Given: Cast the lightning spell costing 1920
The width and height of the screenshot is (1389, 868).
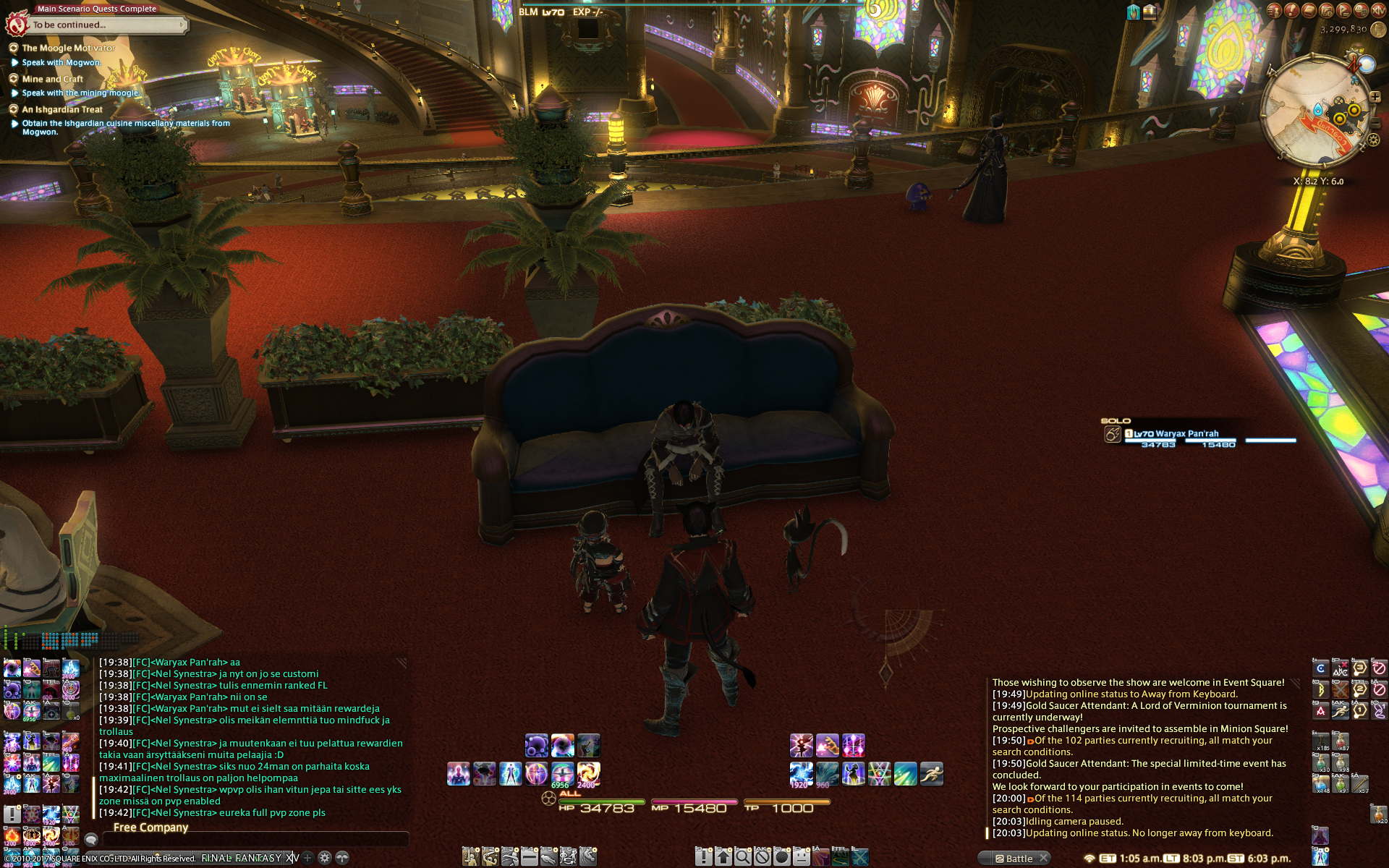Looking at the screenshot, I should [x=801, y=773].
